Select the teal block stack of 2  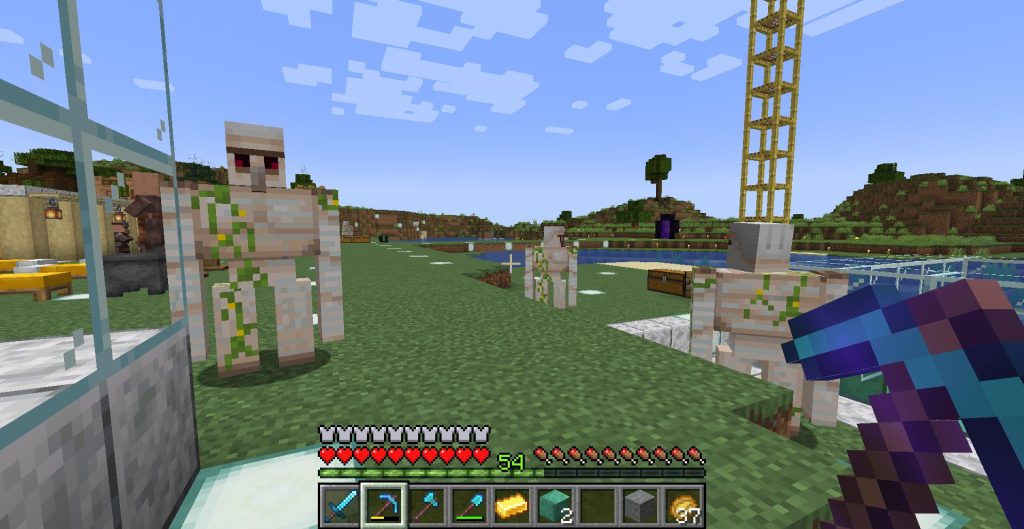(x=556, y=505)
